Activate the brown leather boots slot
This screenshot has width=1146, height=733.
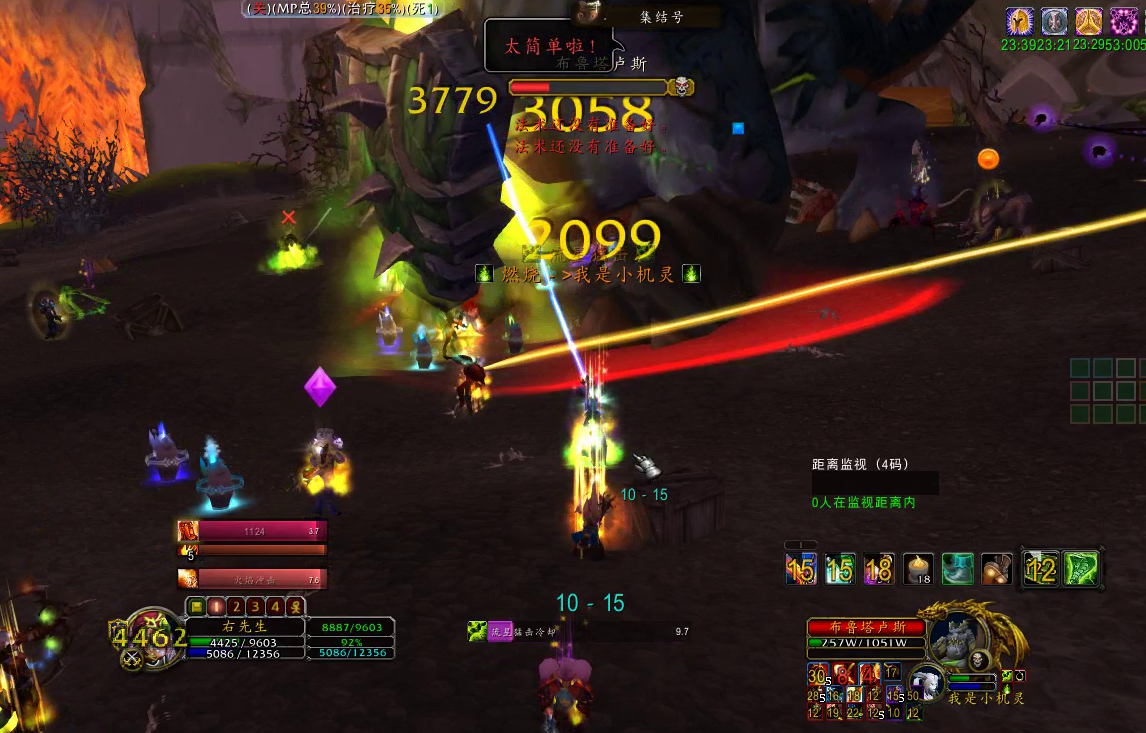(x=996, y=569)
